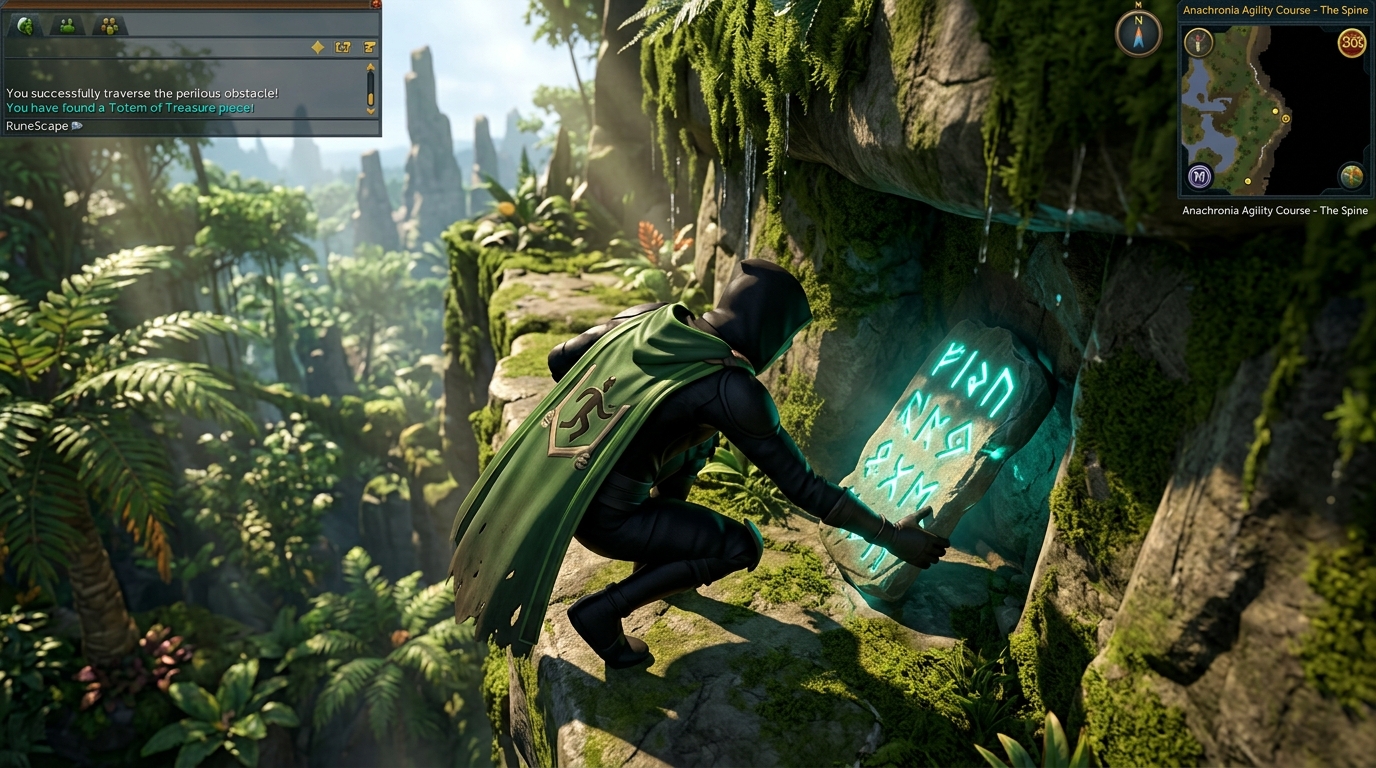Click the Totem of Treasure icon on the minimap
Image resolution: width=1376 pixels, height=768 pixels.
point(1199,42)
